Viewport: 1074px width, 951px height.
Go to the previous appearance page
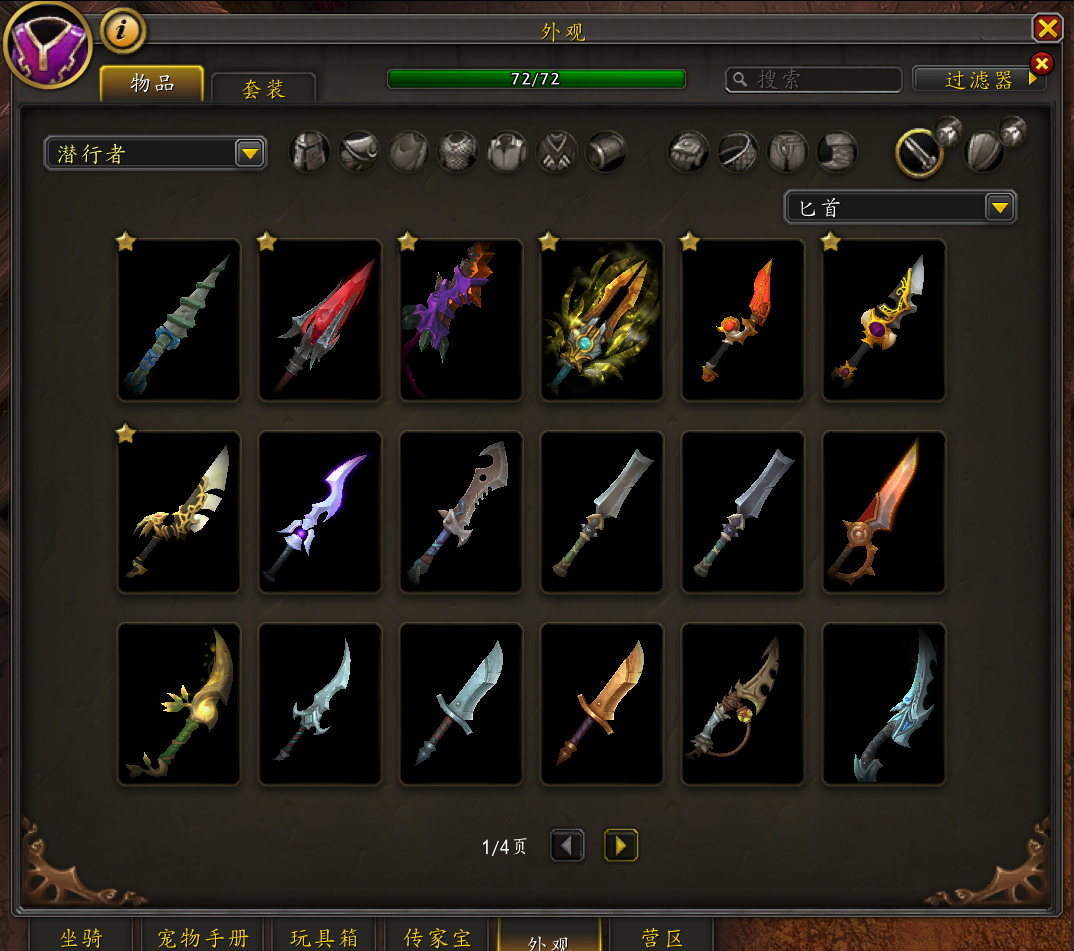(x=568, y=846)
